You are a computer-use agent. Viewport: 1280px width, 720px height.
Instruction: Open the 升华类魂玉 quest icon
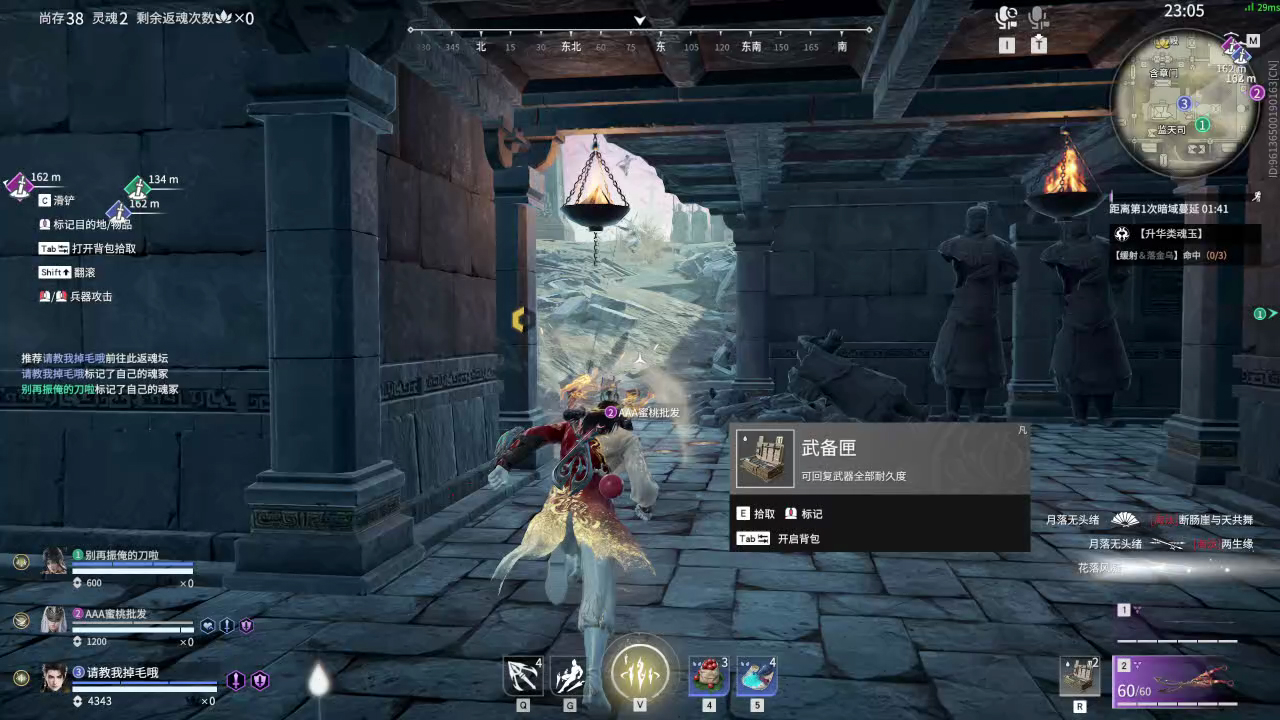1123,234
